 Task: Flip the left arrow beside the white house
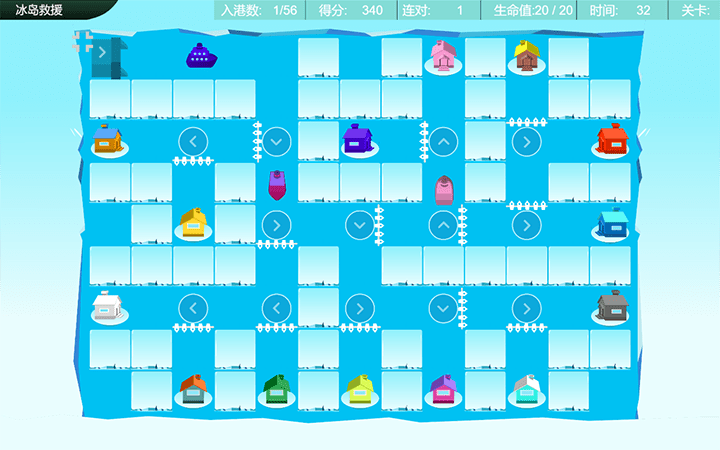tap(193, 307)
